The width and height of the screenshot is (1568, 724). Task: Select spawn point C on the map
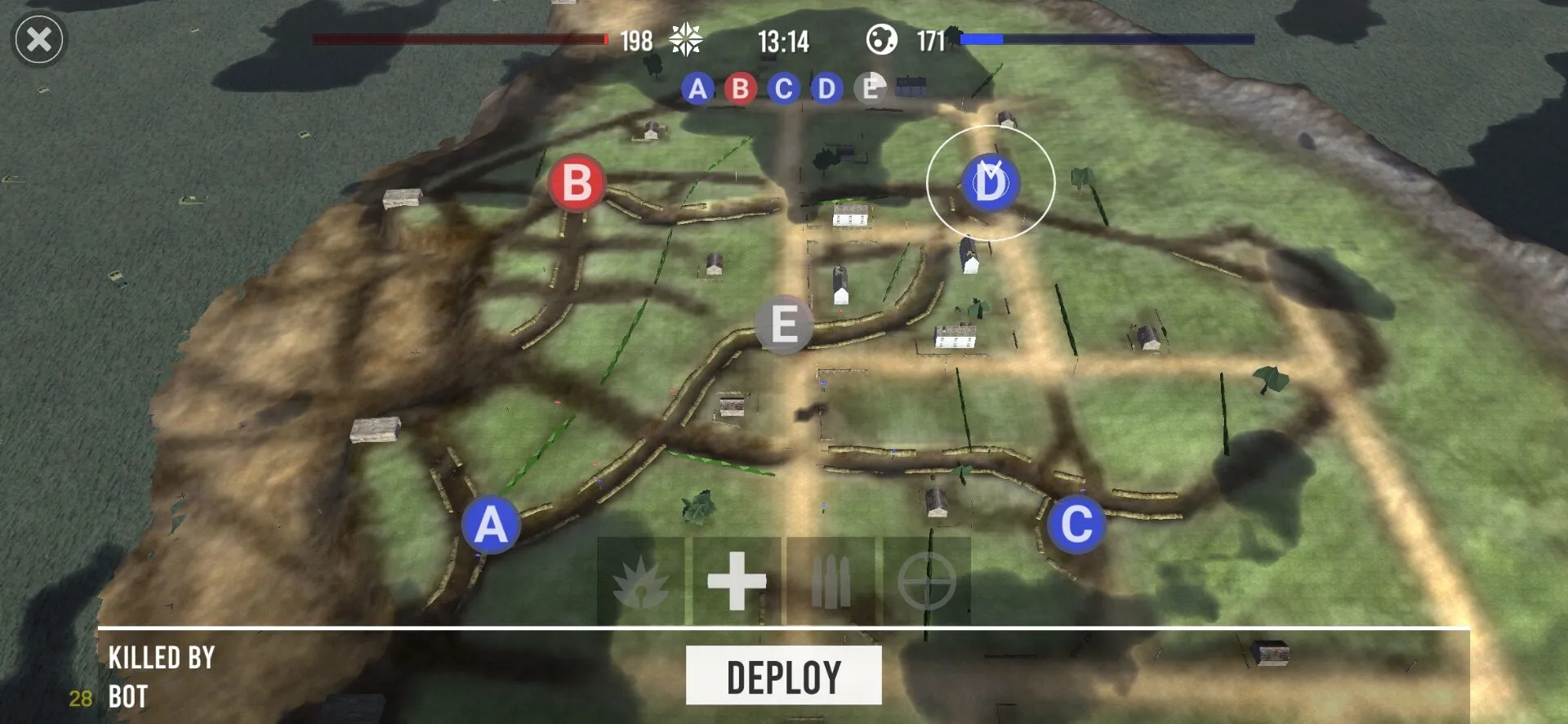tap(1077, 523)
